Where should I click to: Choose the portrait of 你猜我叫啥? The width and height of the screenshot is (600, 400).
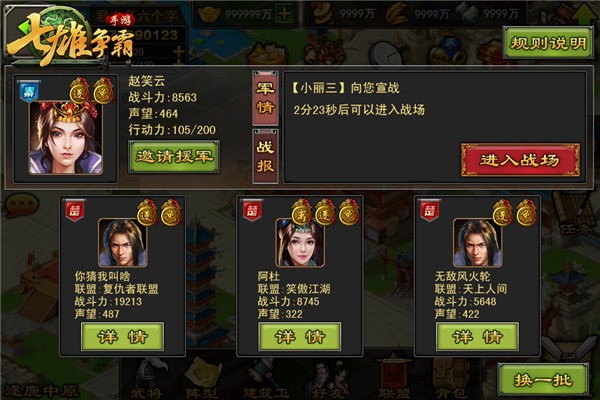[122, 241]
